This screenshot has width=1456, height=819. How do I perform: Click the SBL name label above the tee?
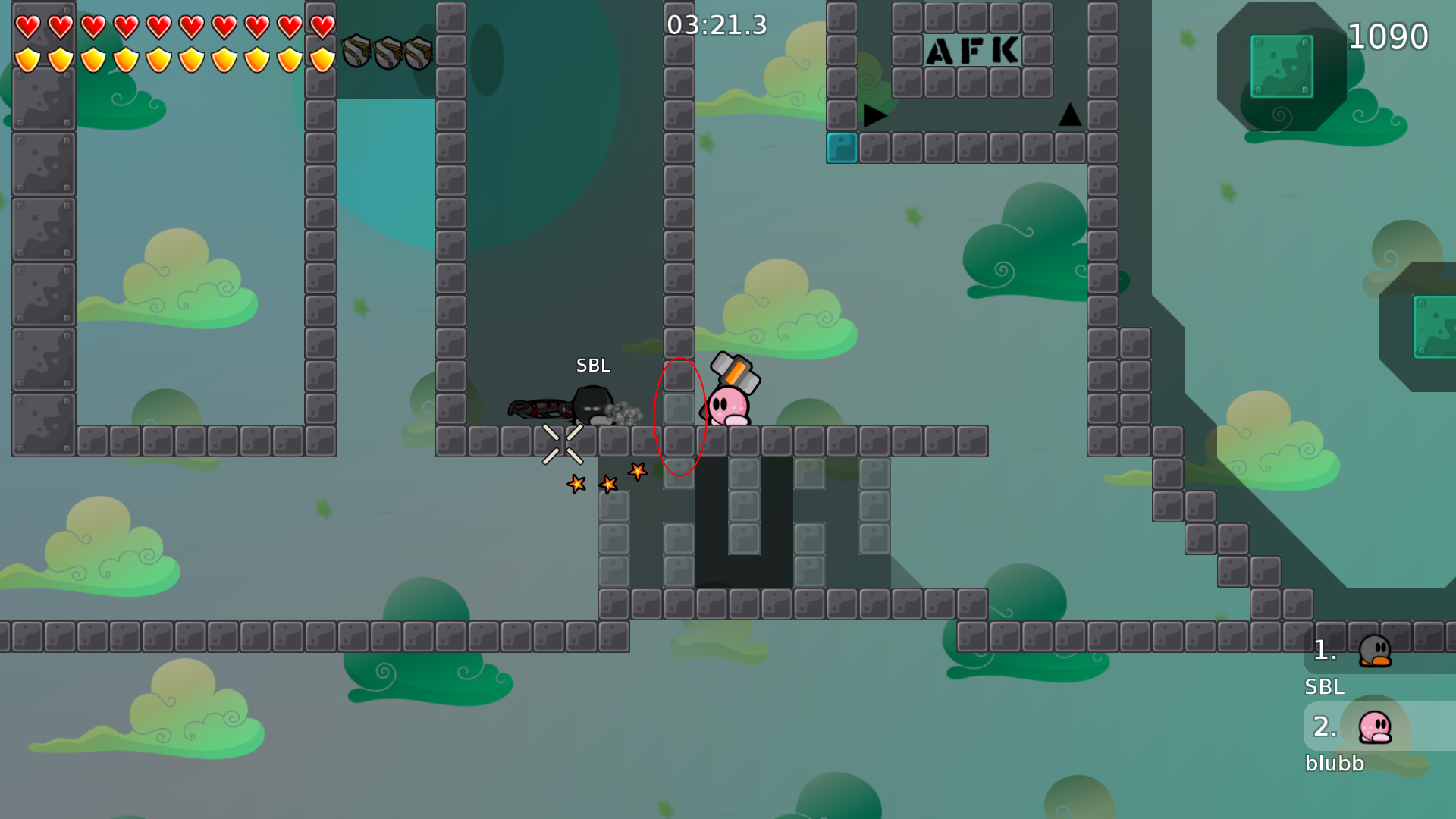(x=594, y=366)
